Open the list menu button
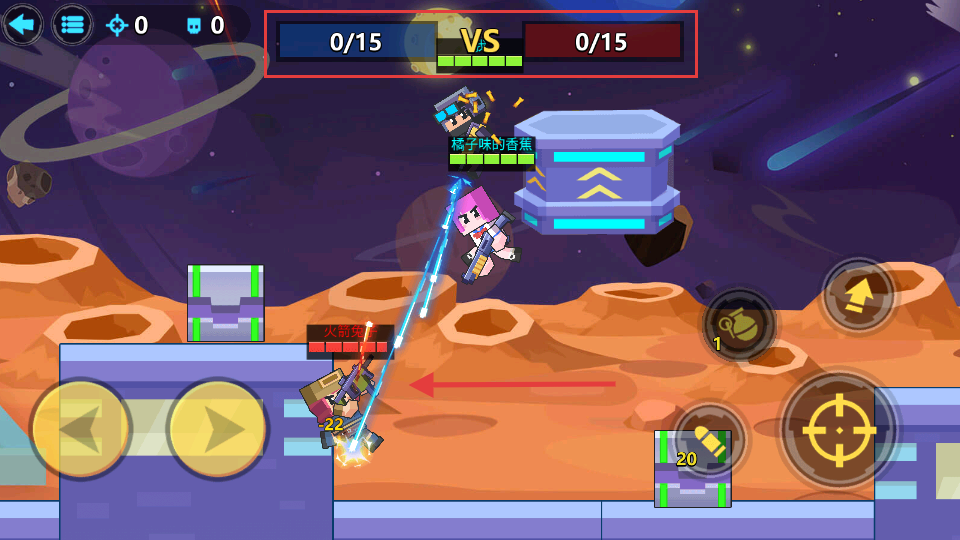The image size is (960, 540). 72,24
